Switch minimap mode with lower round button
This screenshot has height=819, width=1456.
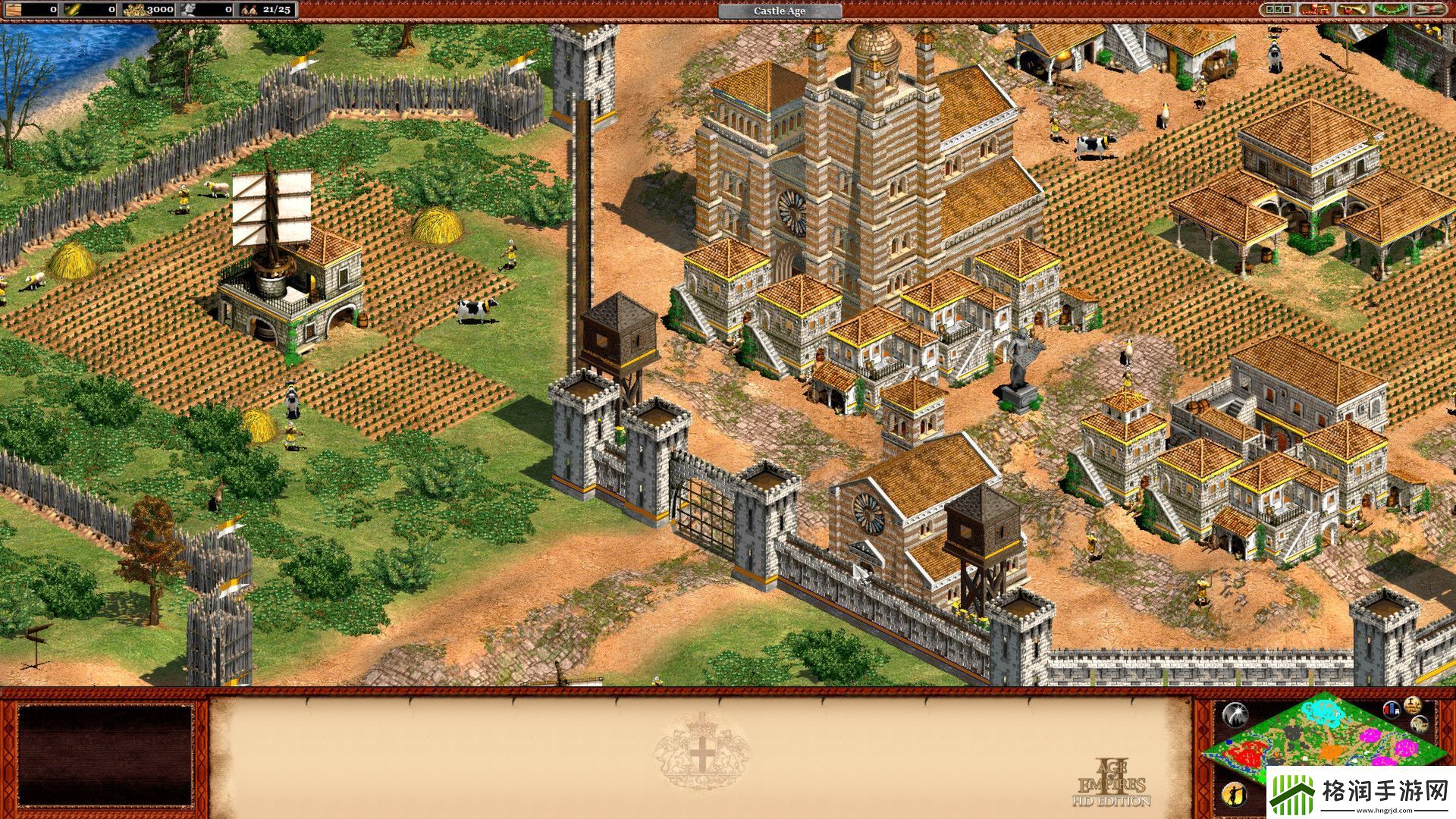[1420, 725]
